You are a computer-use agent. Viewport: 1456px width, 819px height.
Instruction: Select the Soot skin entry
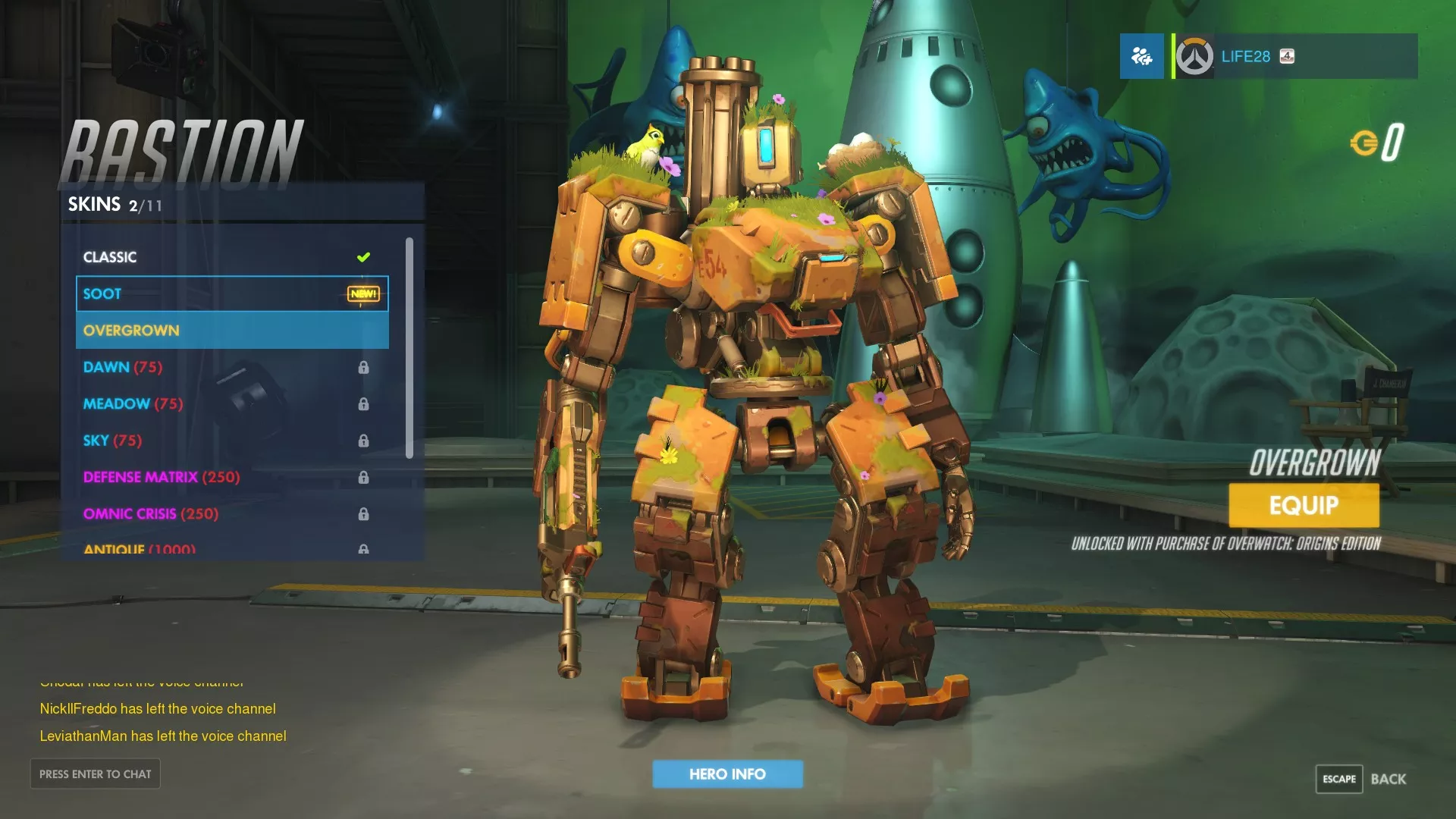point(102,293)
